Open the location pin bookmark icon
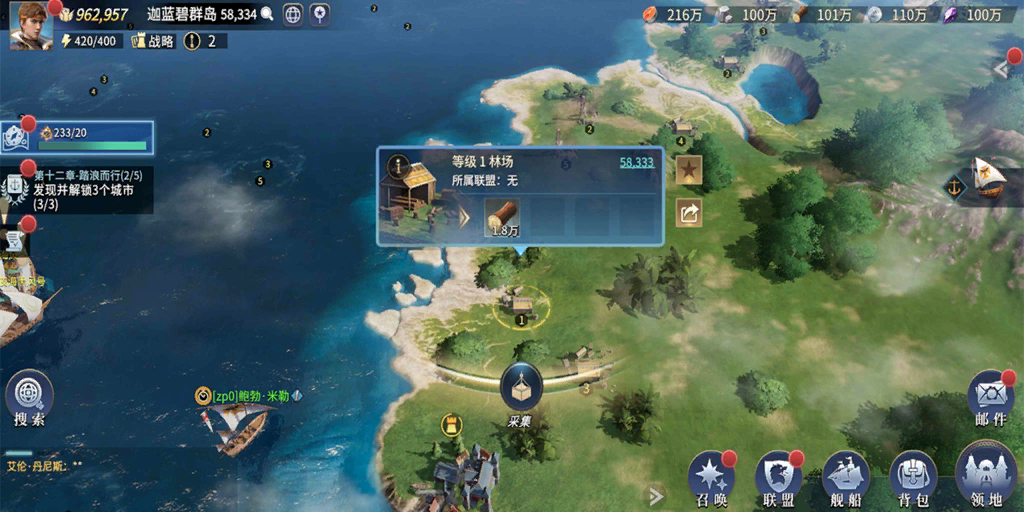Screen dimensions: 1024x512 click(x=319, y=14)
